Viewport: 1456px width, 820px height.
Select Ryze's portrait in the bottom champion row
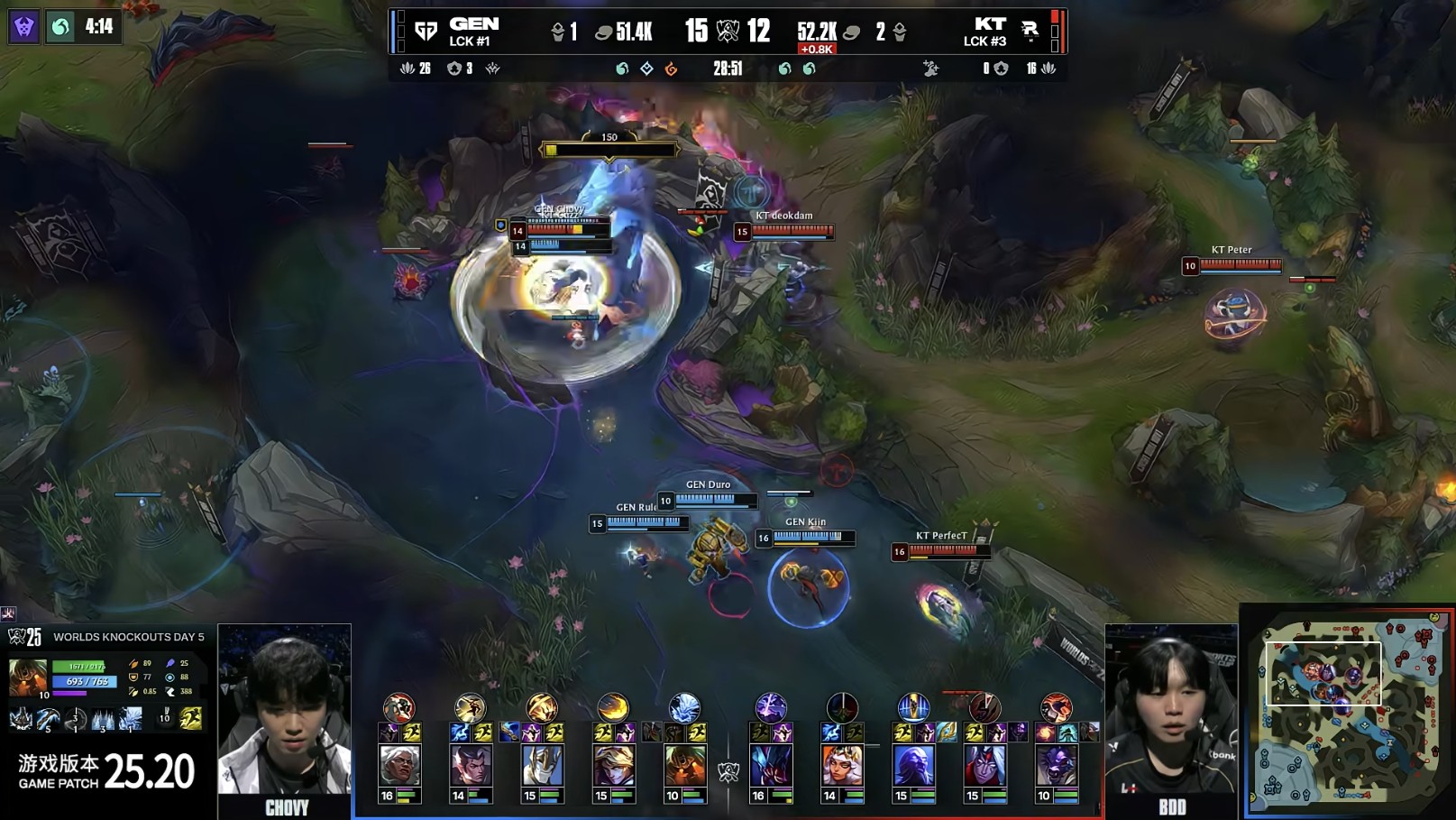[x=913, y=766]
